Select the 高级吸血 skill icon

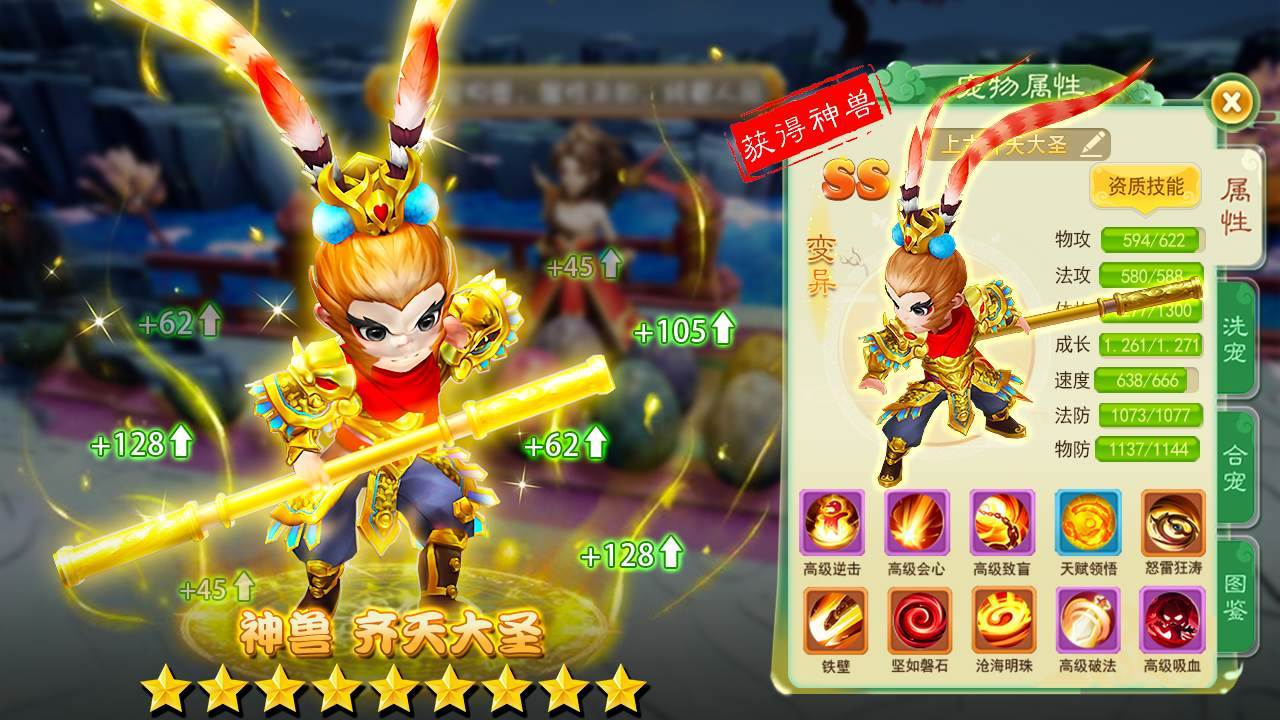(1173, 620)
